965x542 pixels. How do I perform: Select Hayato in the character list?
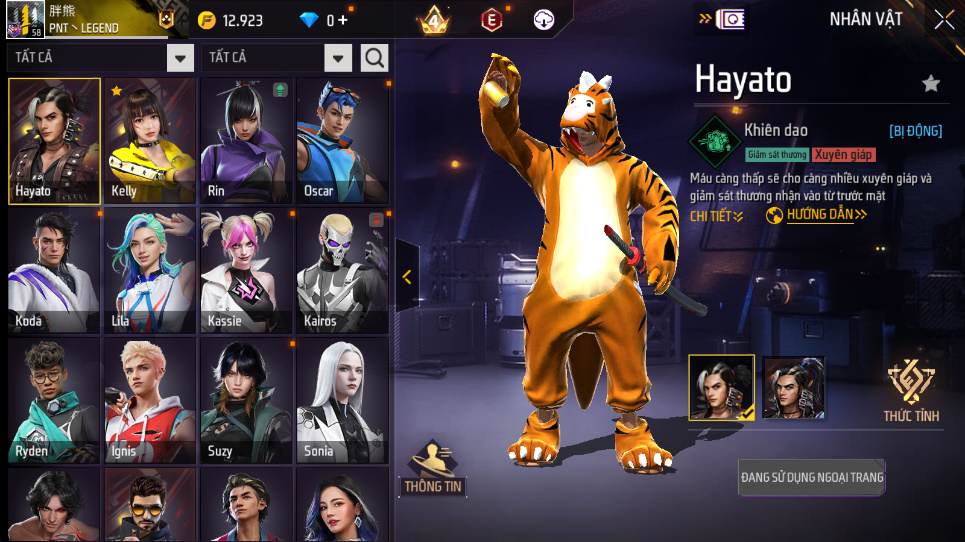[54, 140]
